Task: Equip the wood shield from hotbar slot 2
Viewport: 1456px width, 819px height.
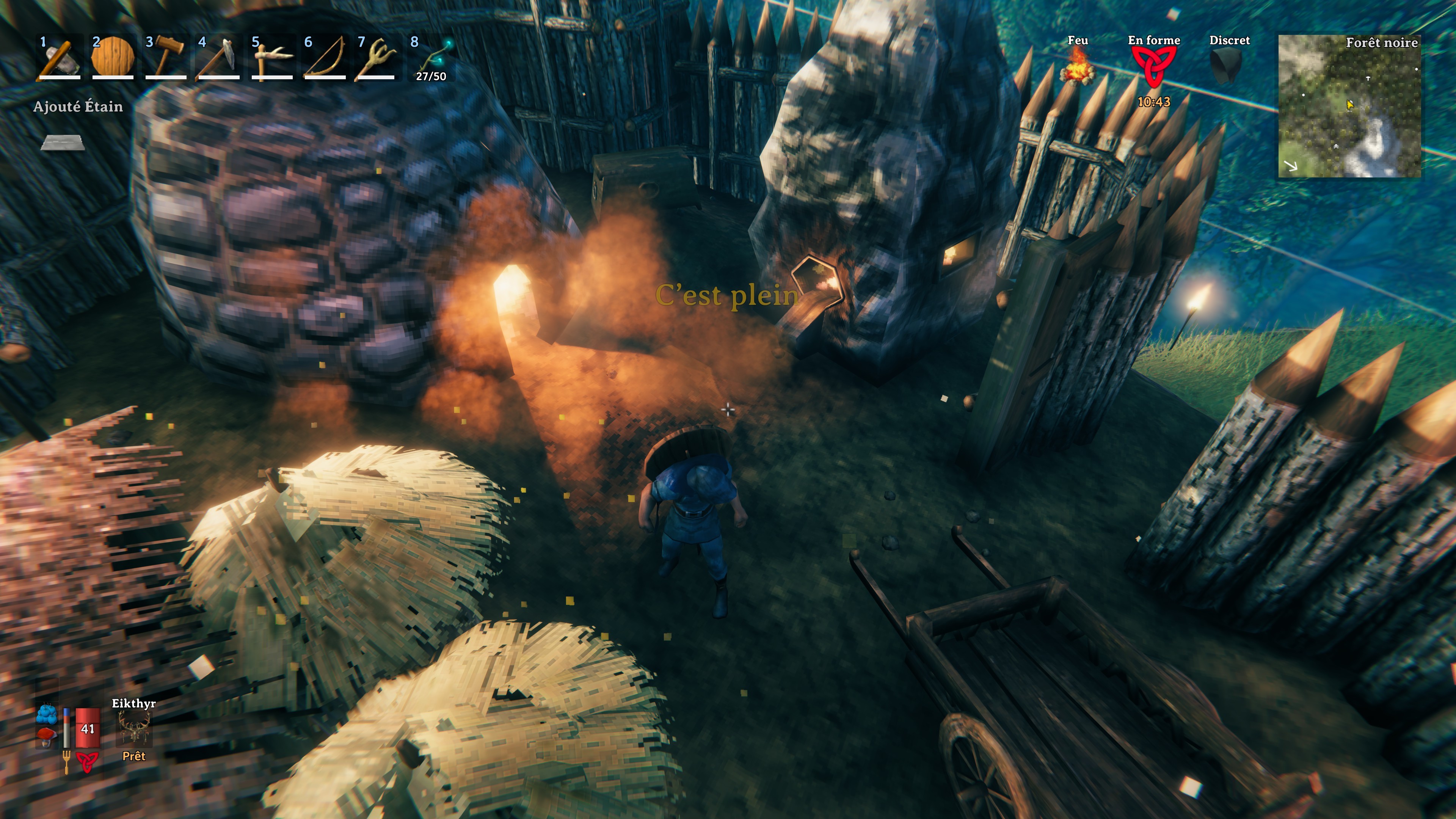Action: click(113, 56)
